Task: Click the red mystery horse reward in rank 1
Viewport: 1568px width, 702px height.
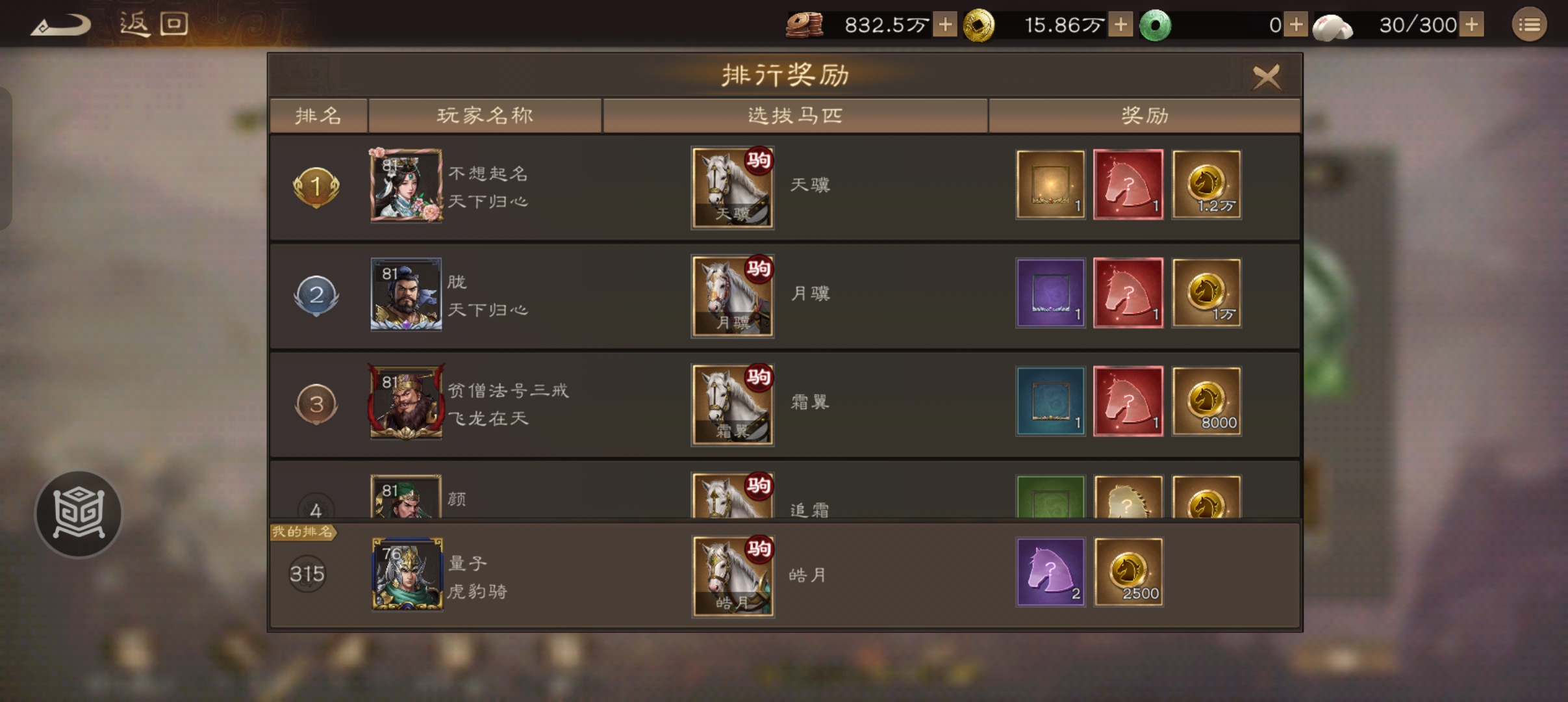Action: 1128,185
